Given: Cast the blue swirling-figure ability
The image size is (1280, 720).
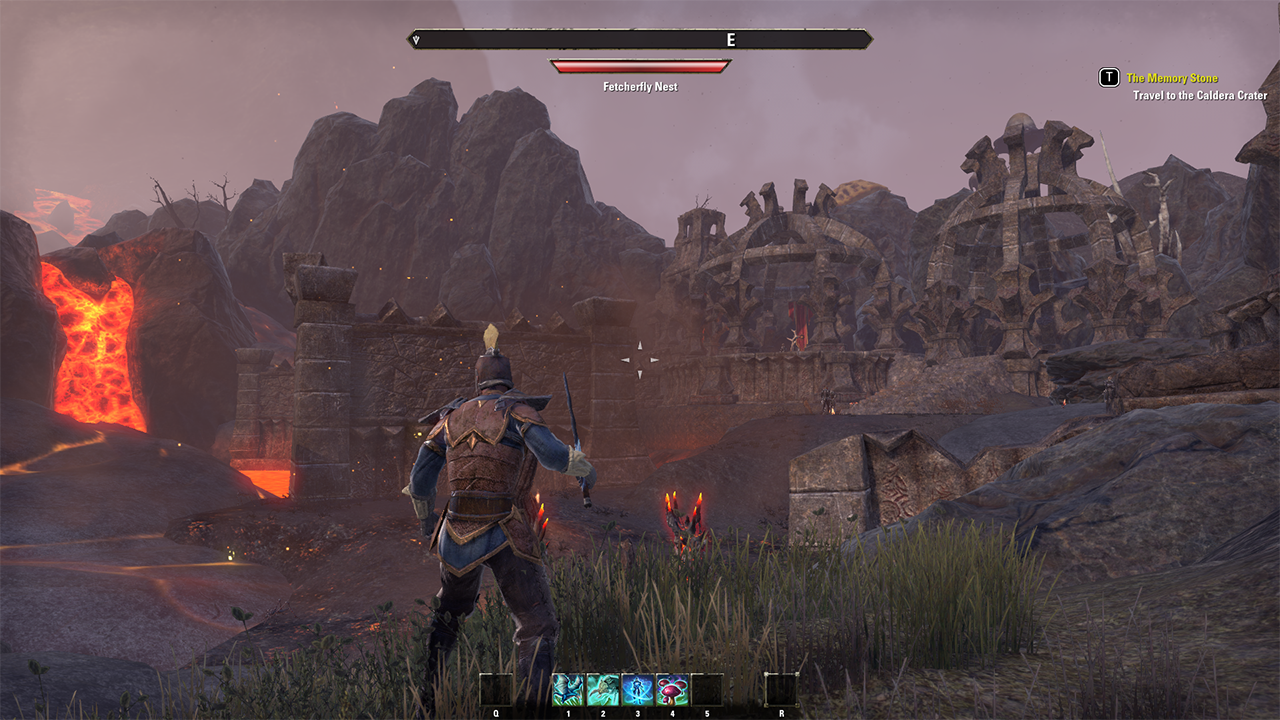Looking at the screenshot, I should pos(638,689).
